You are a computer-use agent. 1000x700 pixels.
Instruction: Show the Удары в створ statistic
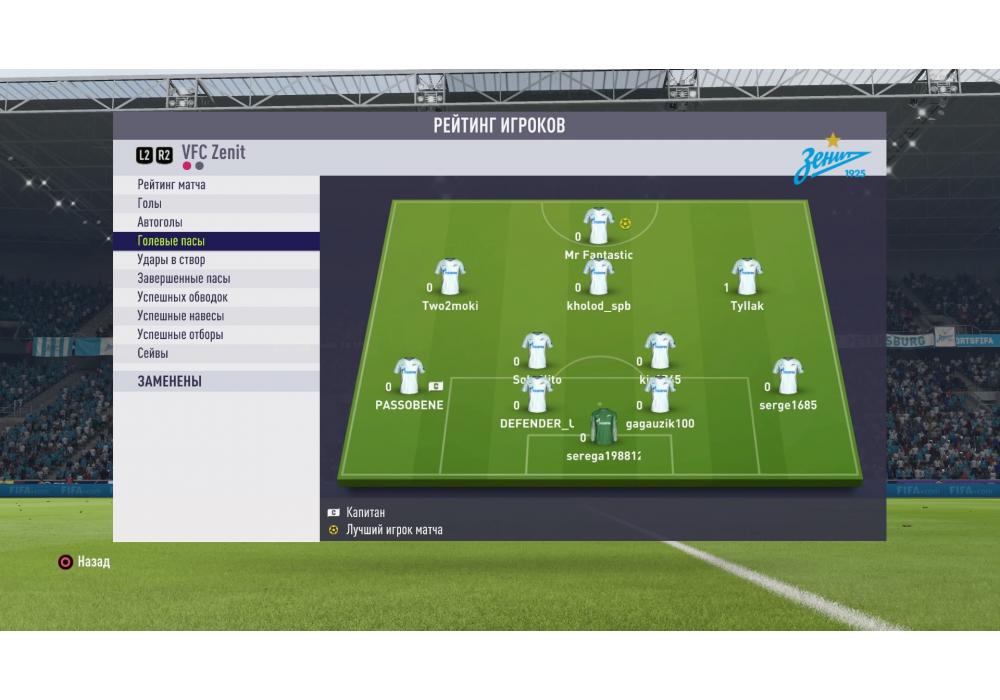tap(171, 260)
